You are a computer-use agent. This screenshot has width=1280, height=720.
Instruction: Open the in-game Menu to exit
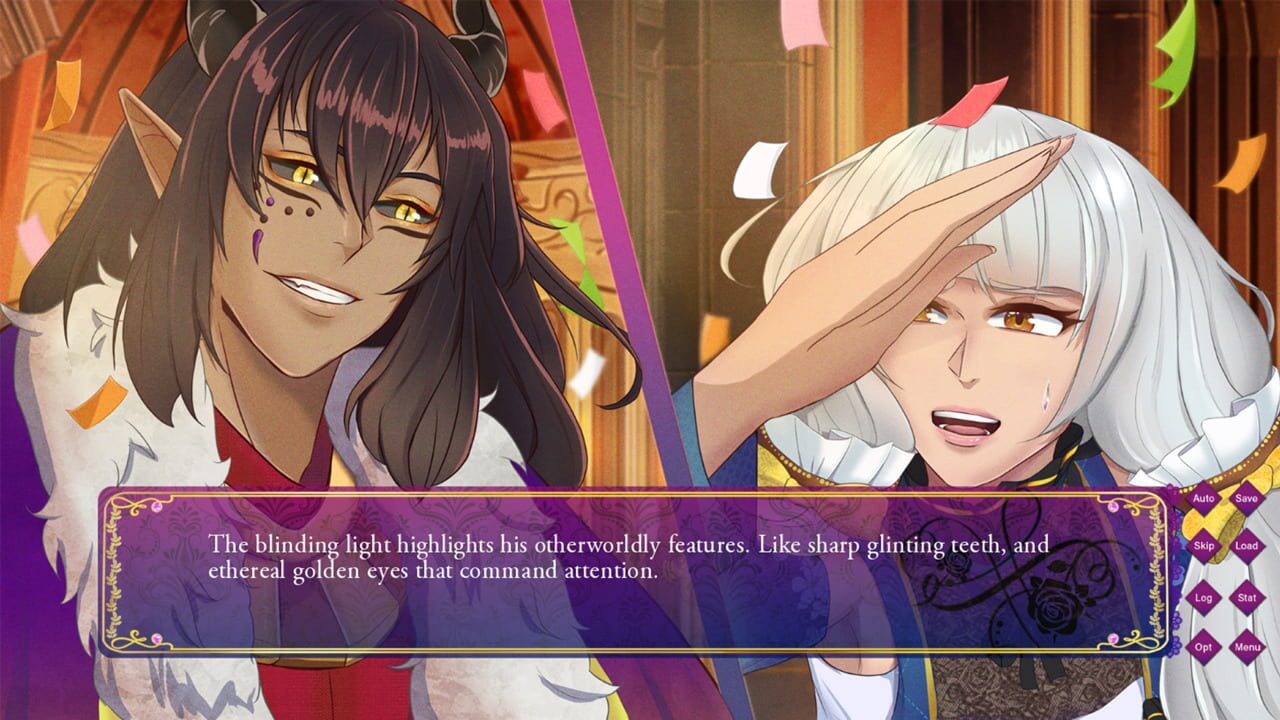pyautogui.click(x=1245, y=646)
